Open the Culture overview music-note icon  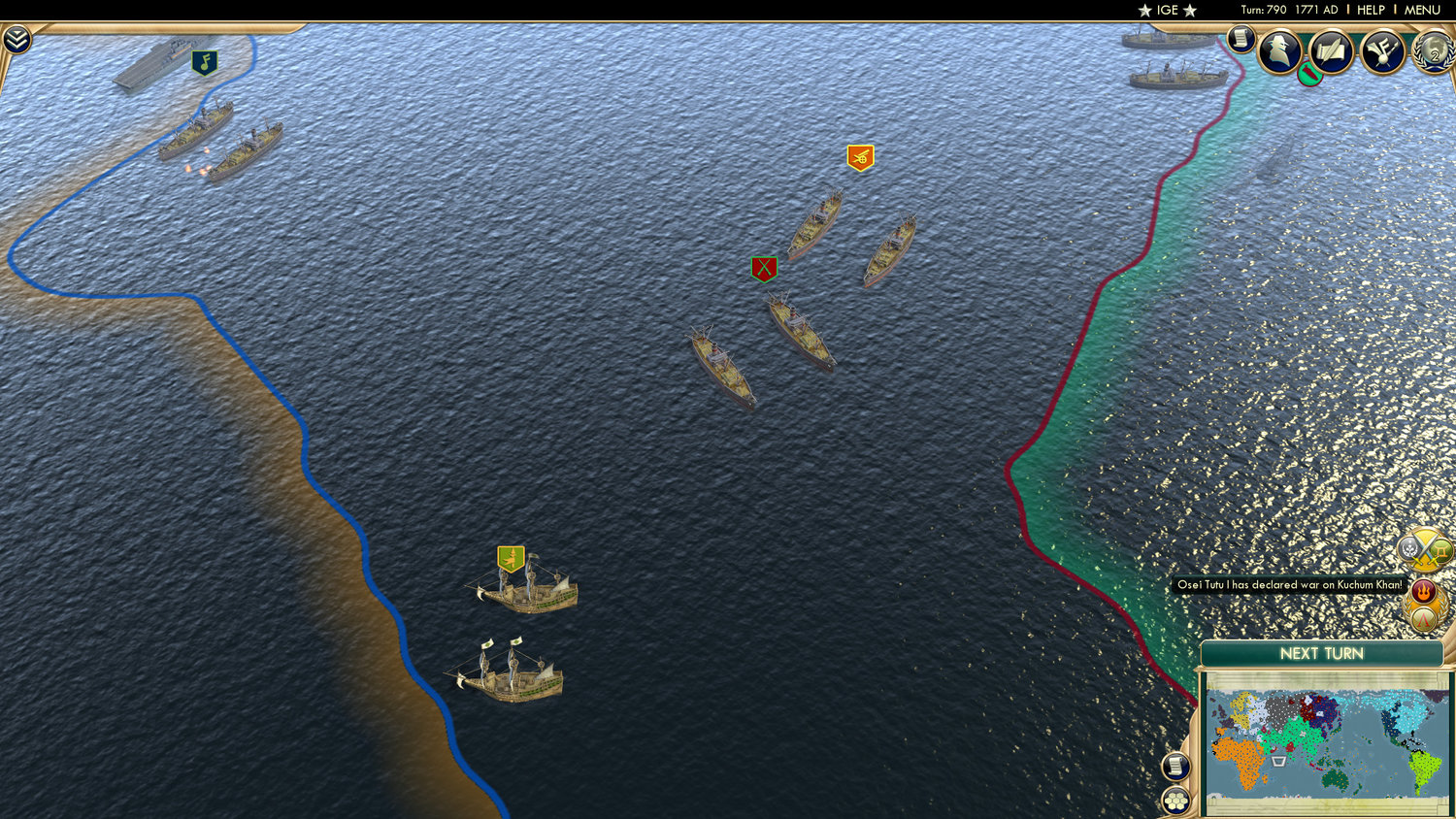coord(1383,50)
